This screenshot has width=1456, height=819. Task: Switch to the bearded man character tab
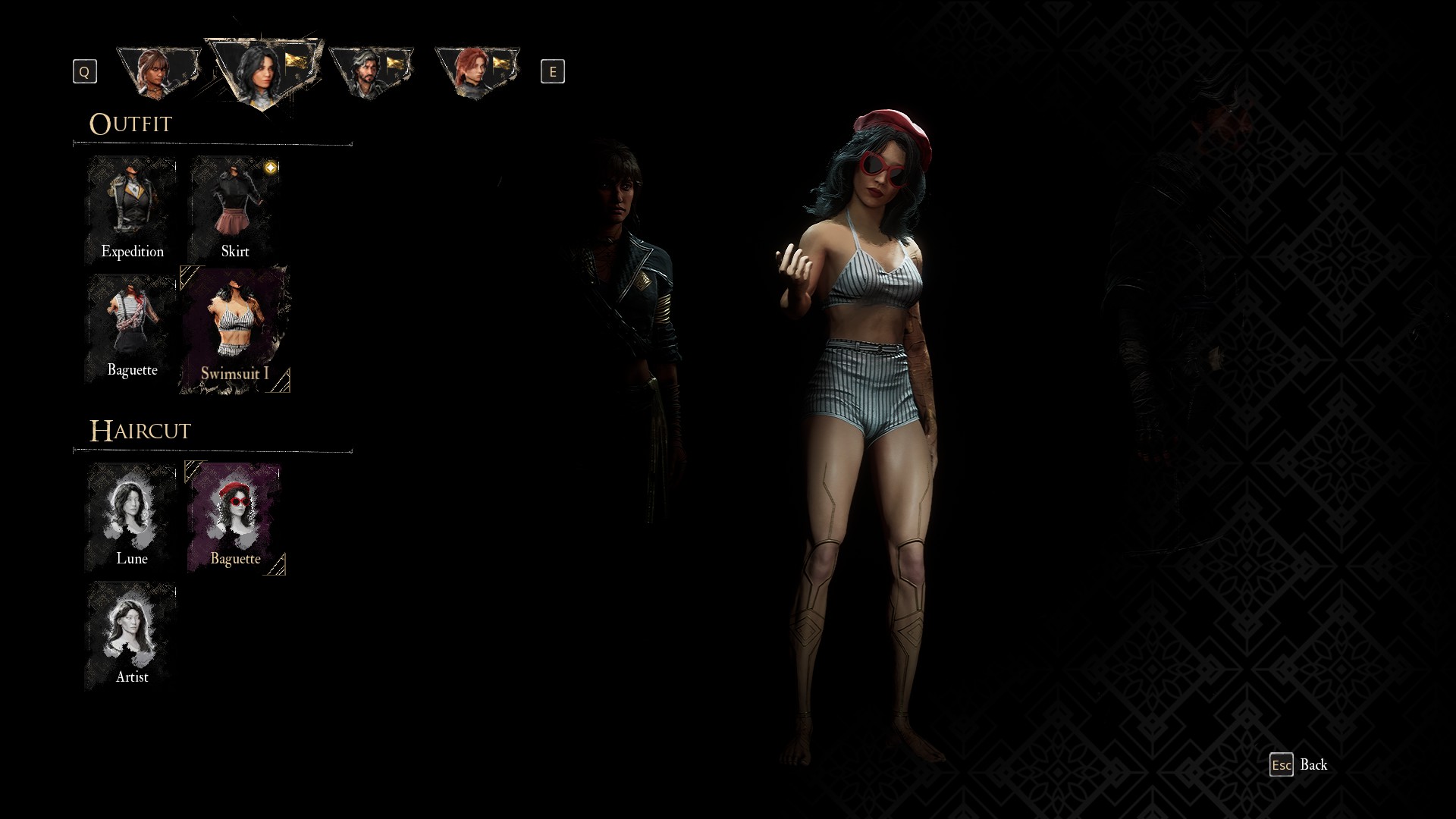(x=371, y=72)
